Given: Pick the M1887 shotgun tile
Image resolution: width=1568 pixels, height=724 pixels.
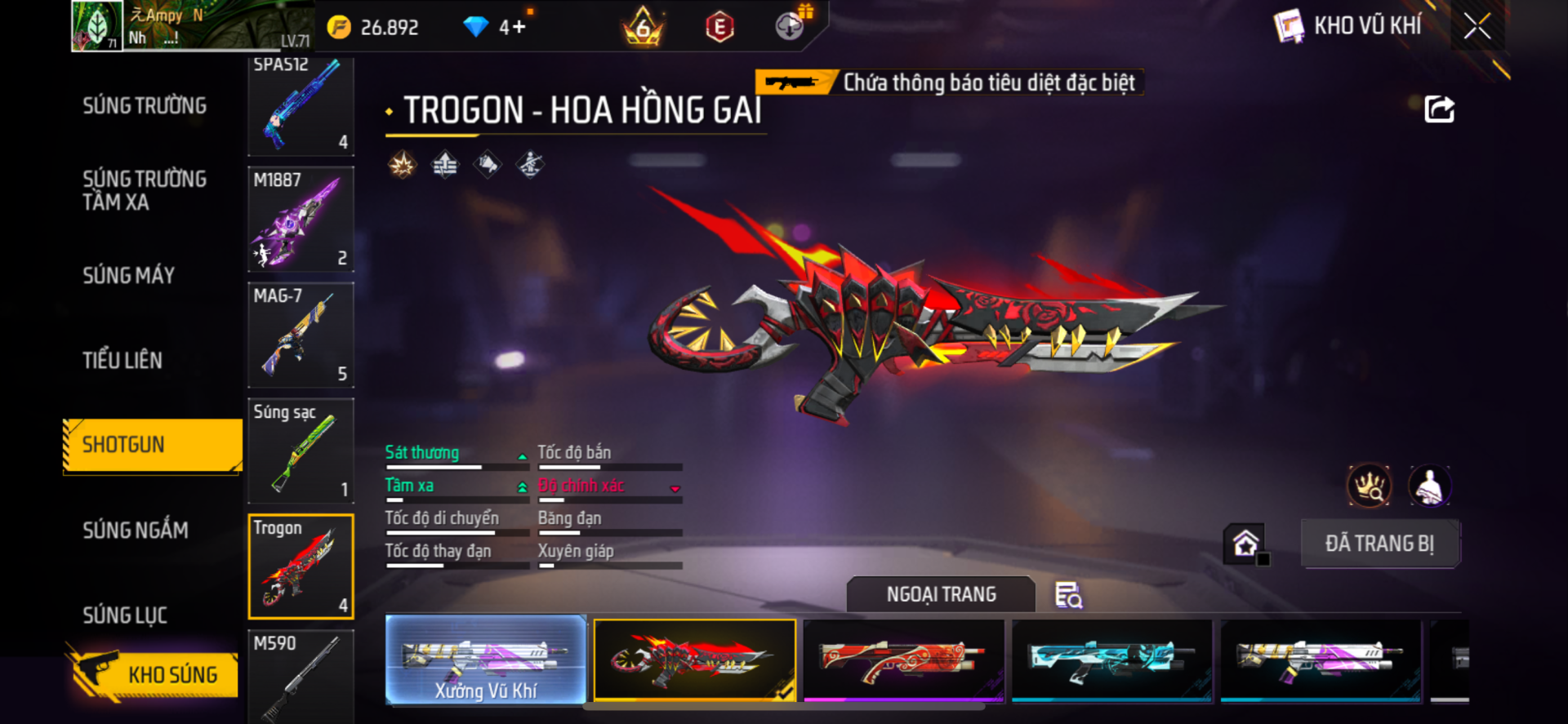Looking at the screenshot, I should point(301,219).
